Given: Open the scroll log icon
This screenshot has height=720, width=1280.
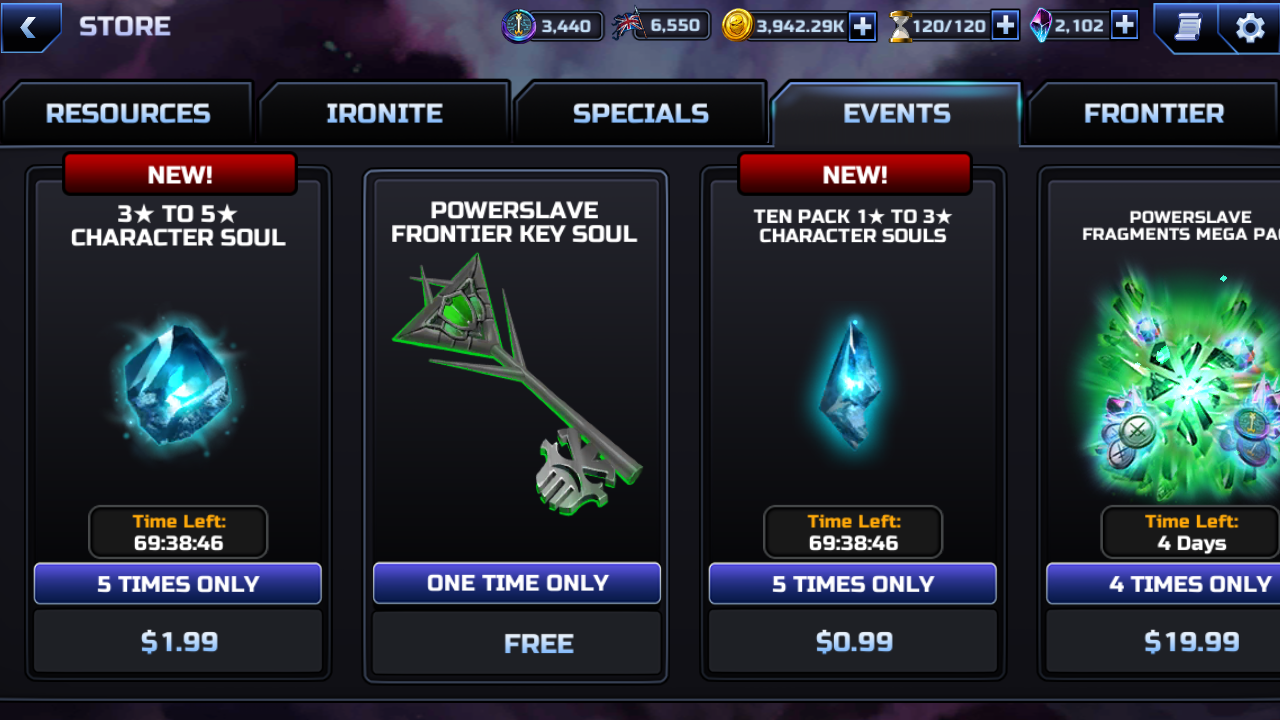Looking at the screenshot, I should point(1185,27).
